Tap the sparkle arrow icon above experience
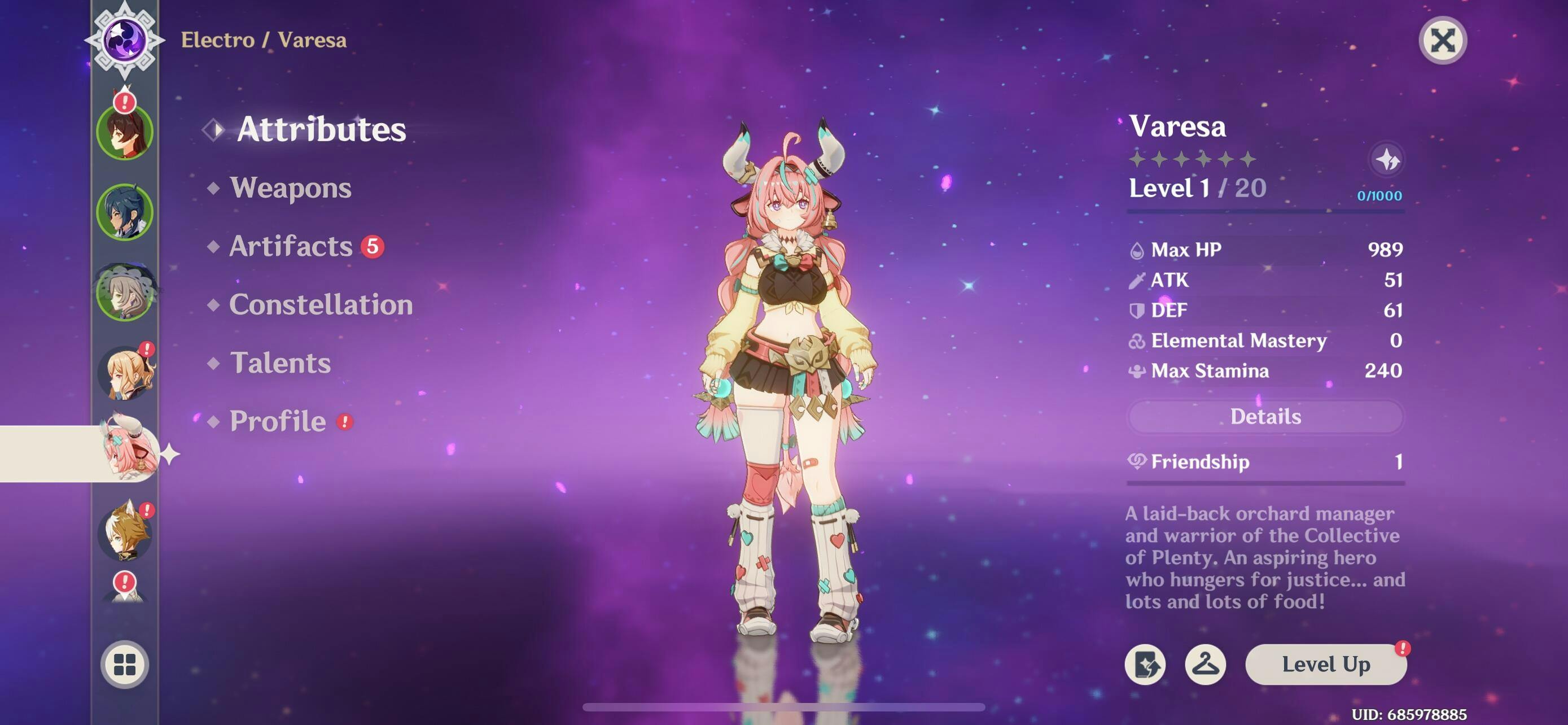The height and width of the screenshot is (725, 1568). pyautogui.click(x=1387, y=160)
